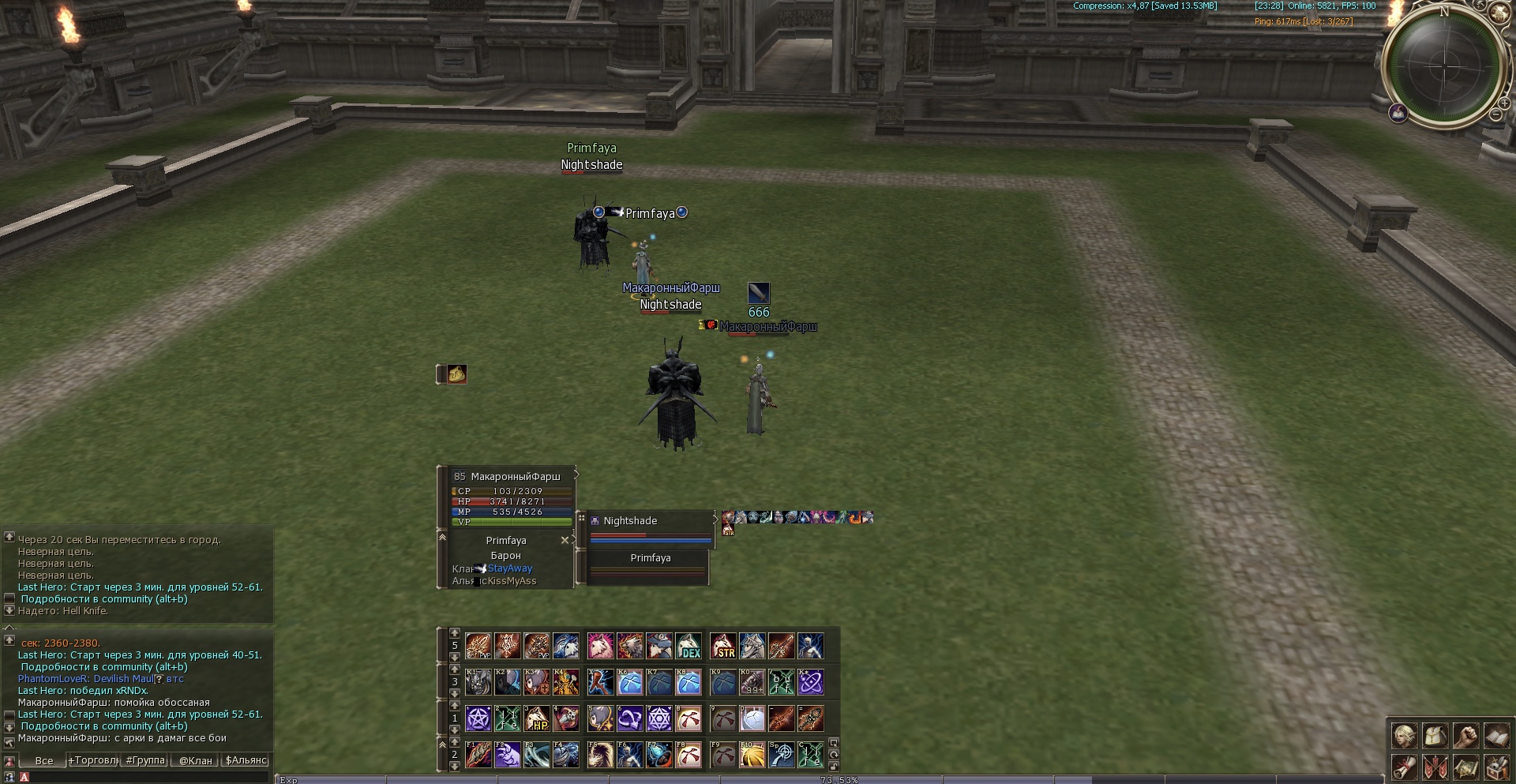Open the clan banners icon
Image resolution: width=1516 pixels, height=784 pixels.
pyautogui.click(x=1435, y=767)
